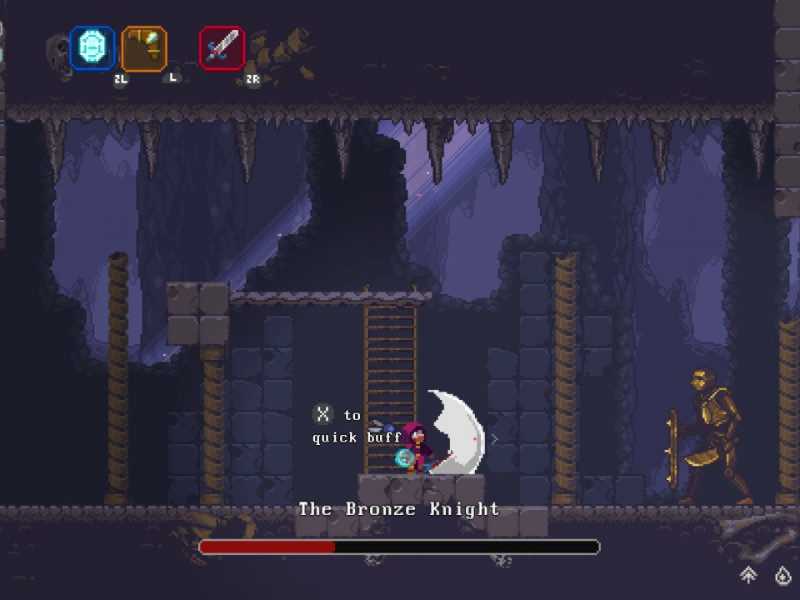Select the glowing cyan gem ability slot

pos(92,48)
